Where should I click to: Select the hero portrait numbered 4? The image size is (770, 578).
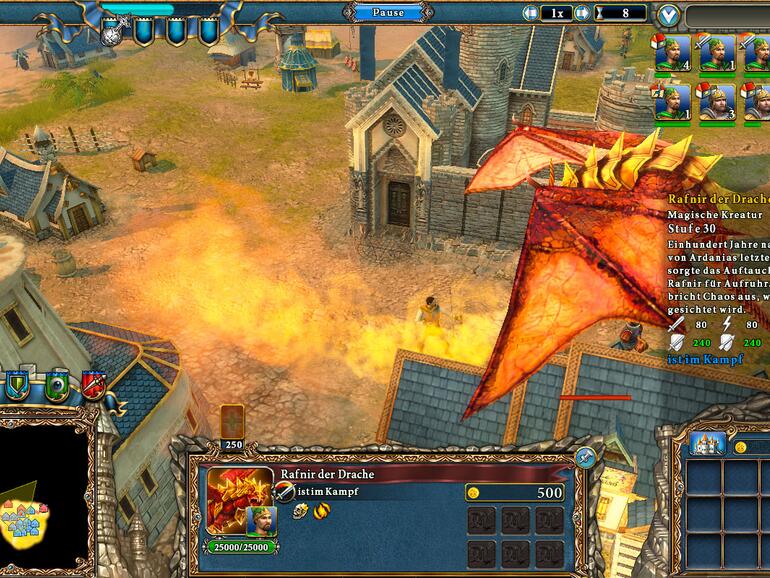672,52
